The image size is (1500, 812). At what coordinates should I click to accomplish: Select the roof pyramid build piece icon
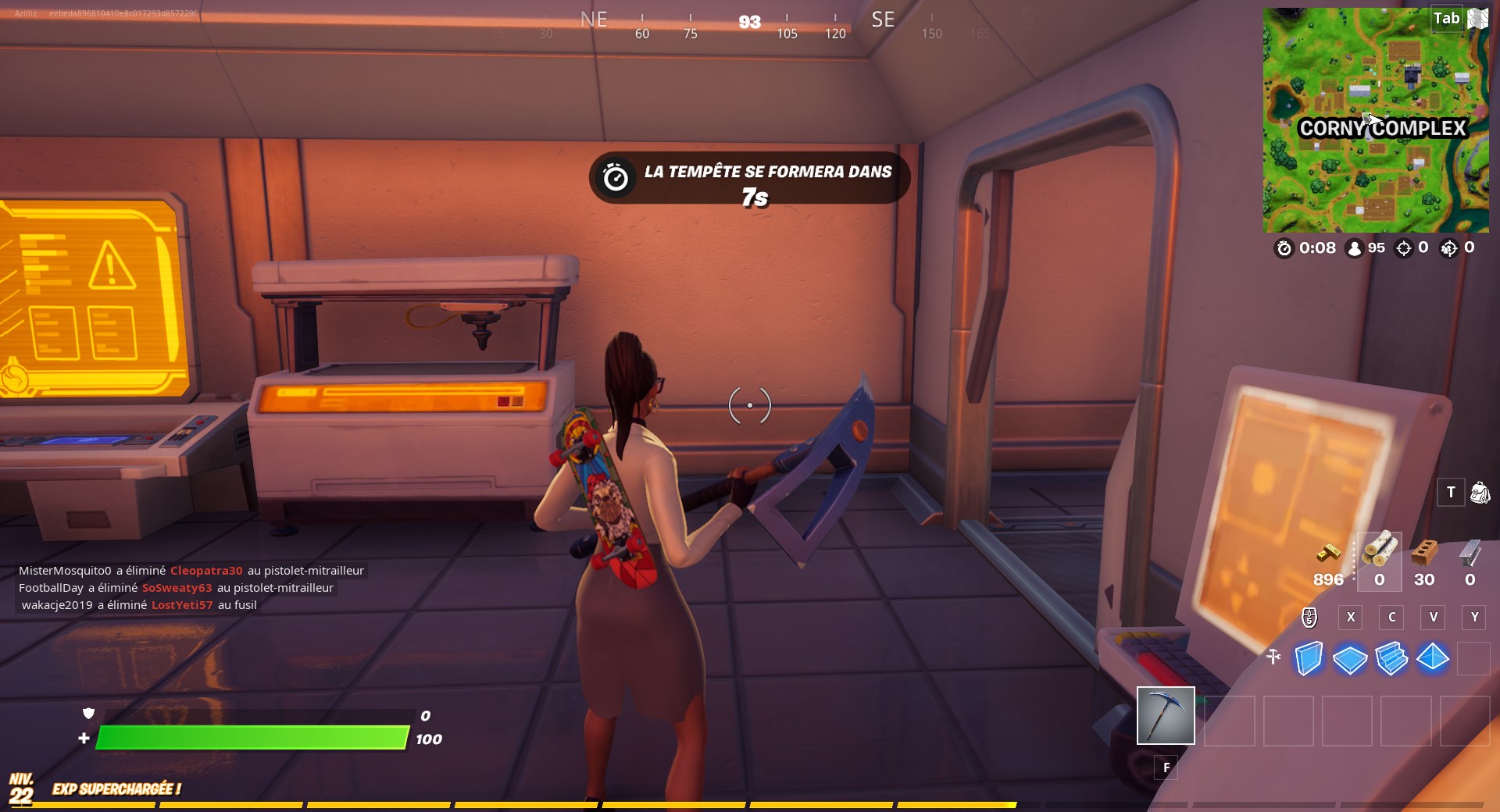coord(1433,660)
